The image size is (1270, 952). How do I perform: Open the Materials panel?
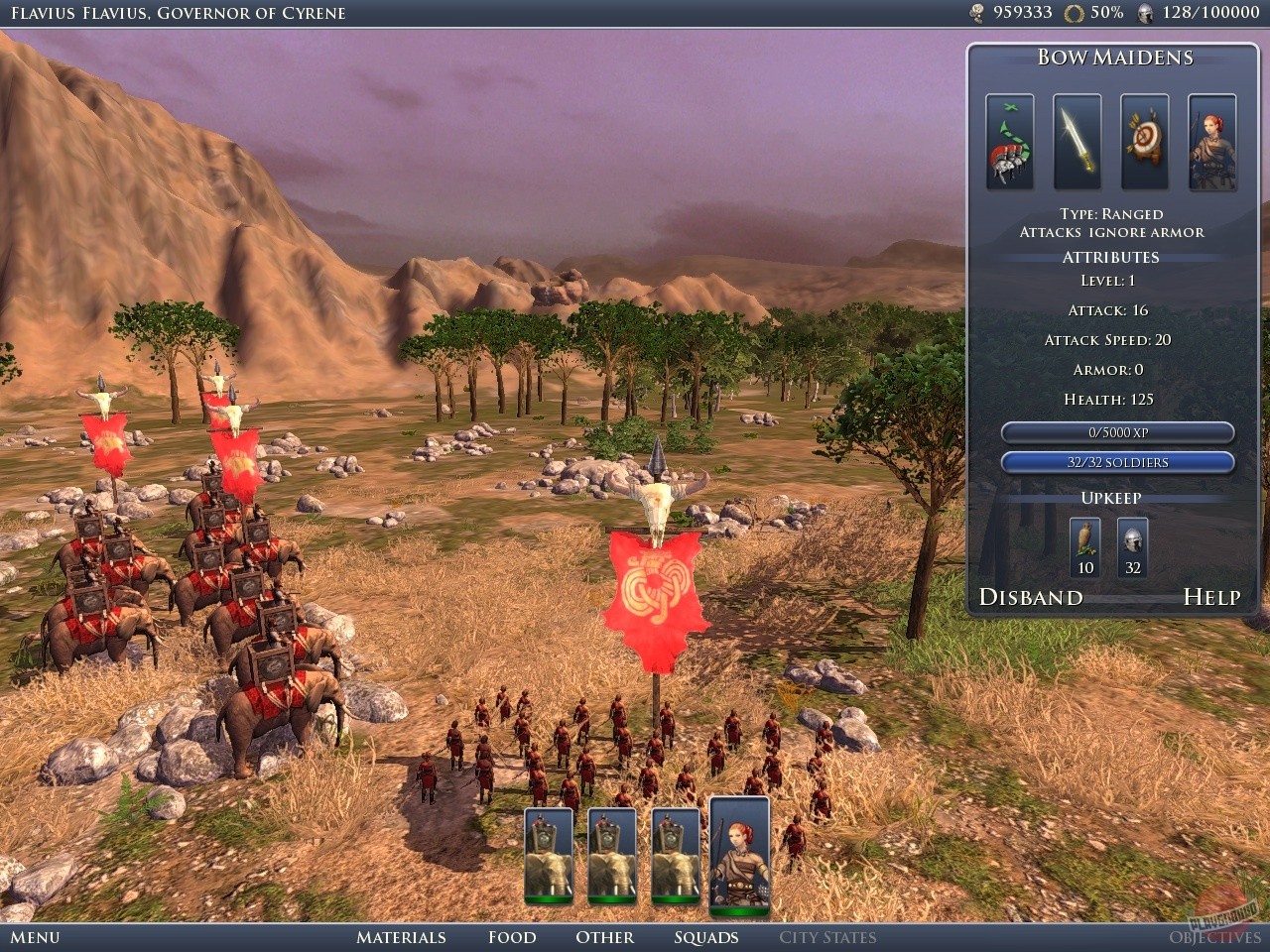coord(401,937)
